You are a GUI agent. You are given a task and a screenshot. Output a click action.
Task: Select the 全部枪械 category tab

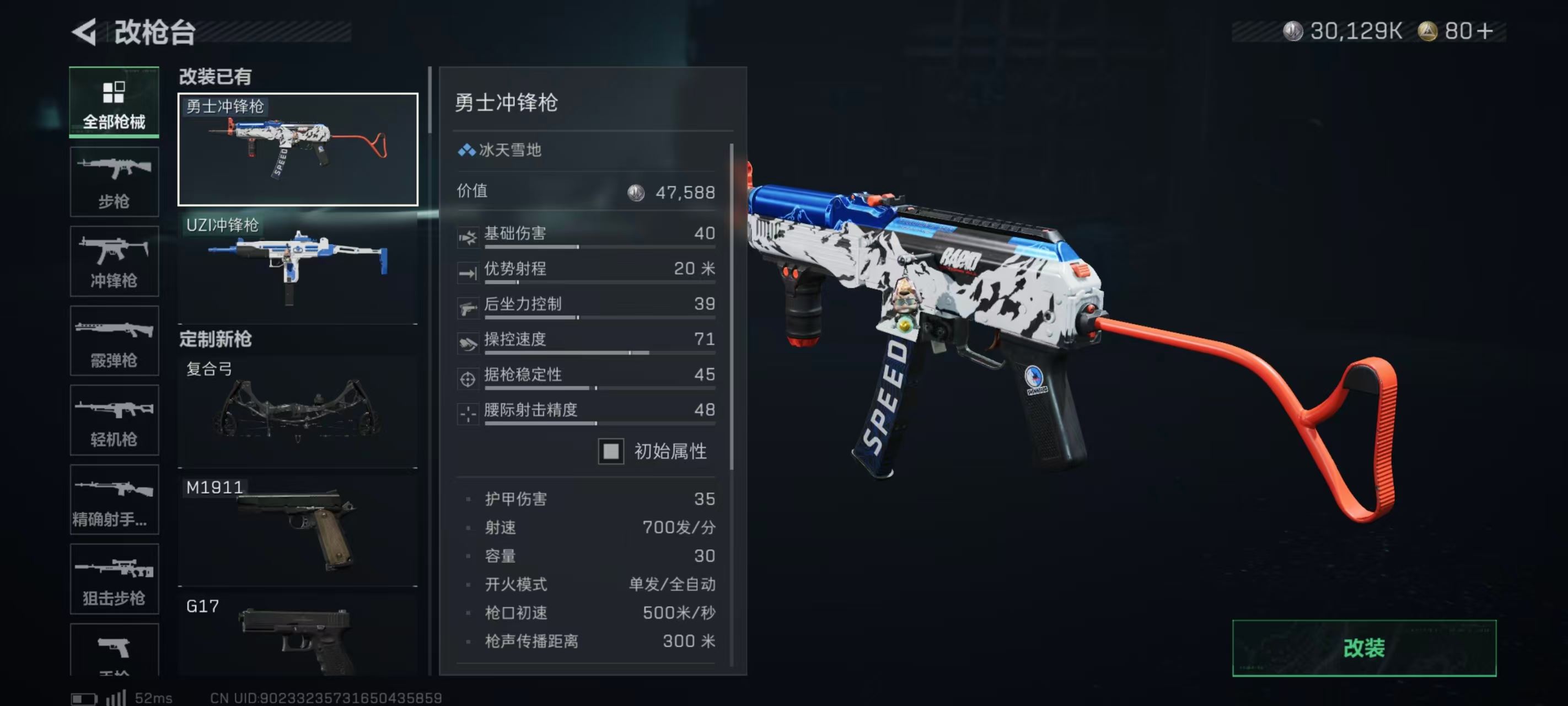[114, 101]
